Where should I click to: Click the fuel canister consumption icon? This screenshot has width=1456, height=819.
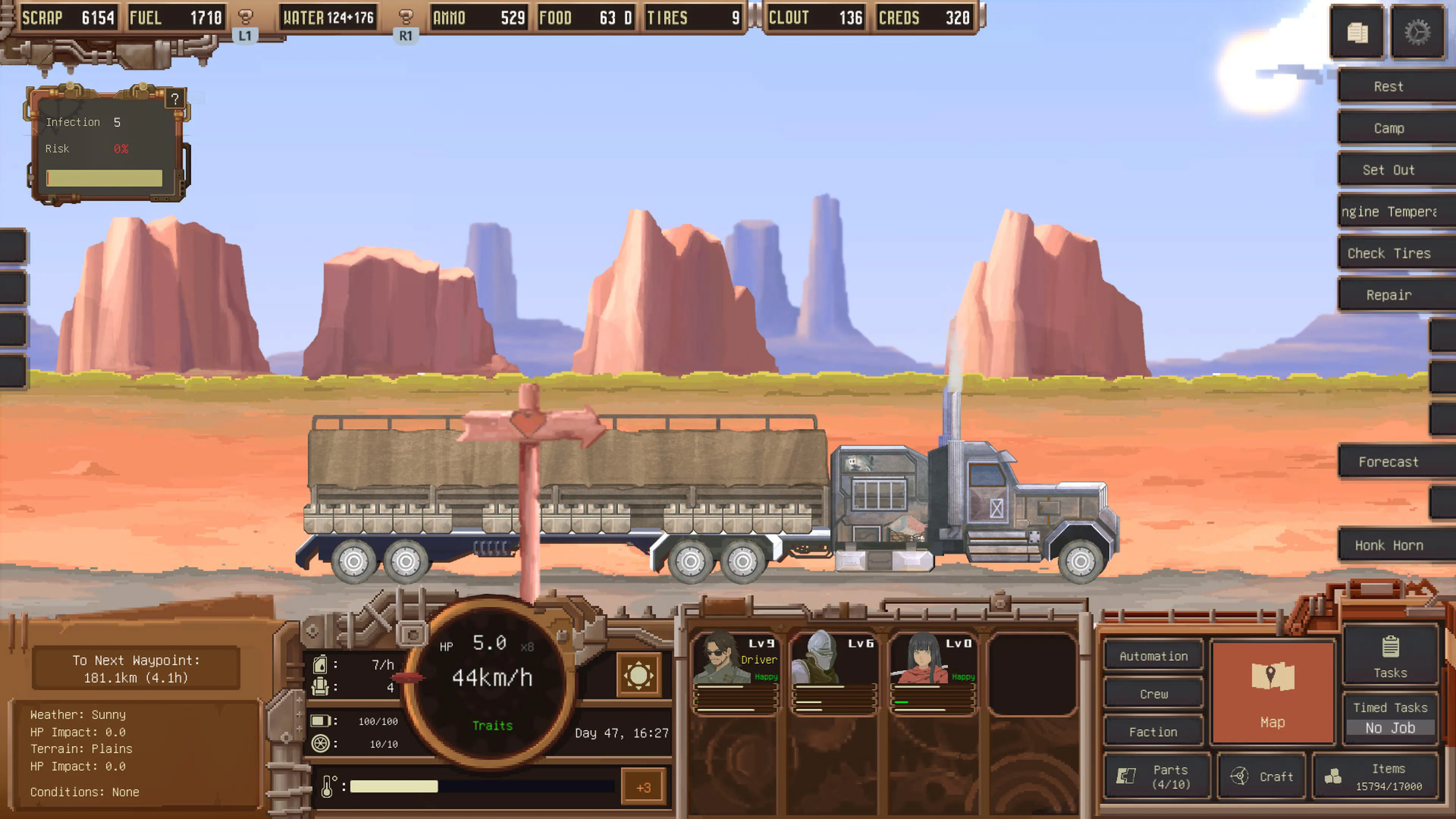[320, 665]
